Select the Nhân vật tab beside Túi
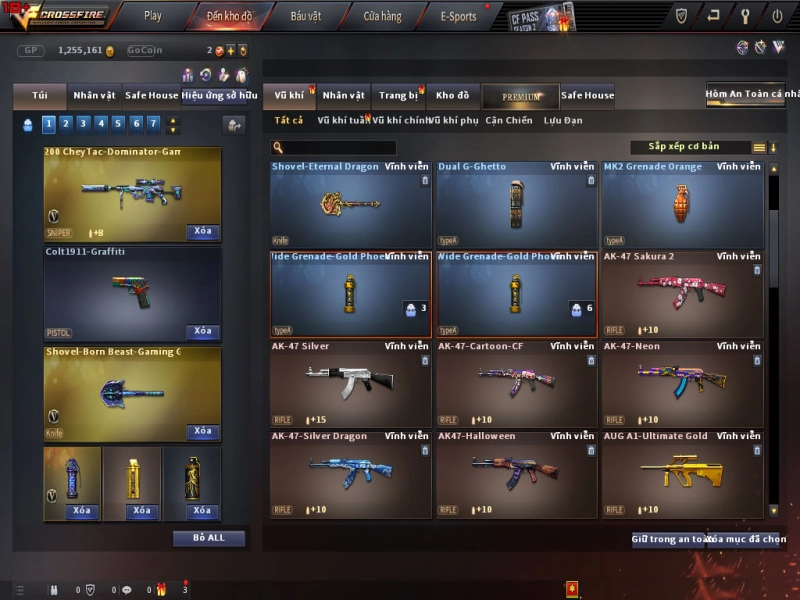800x600 pixels. pyautogui.click(x=94, y=96)
